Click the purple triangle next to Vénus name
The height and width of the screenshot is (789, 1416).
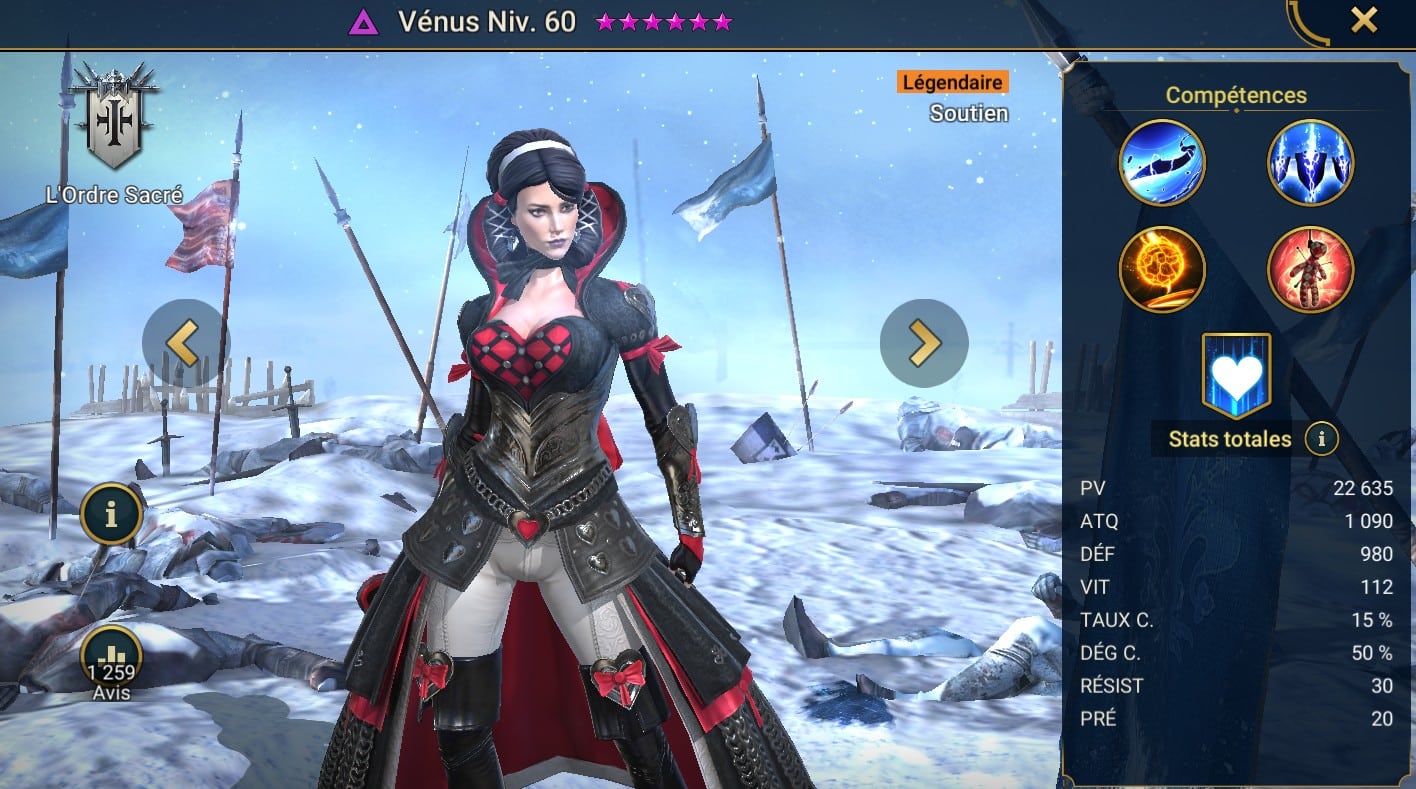364,20
